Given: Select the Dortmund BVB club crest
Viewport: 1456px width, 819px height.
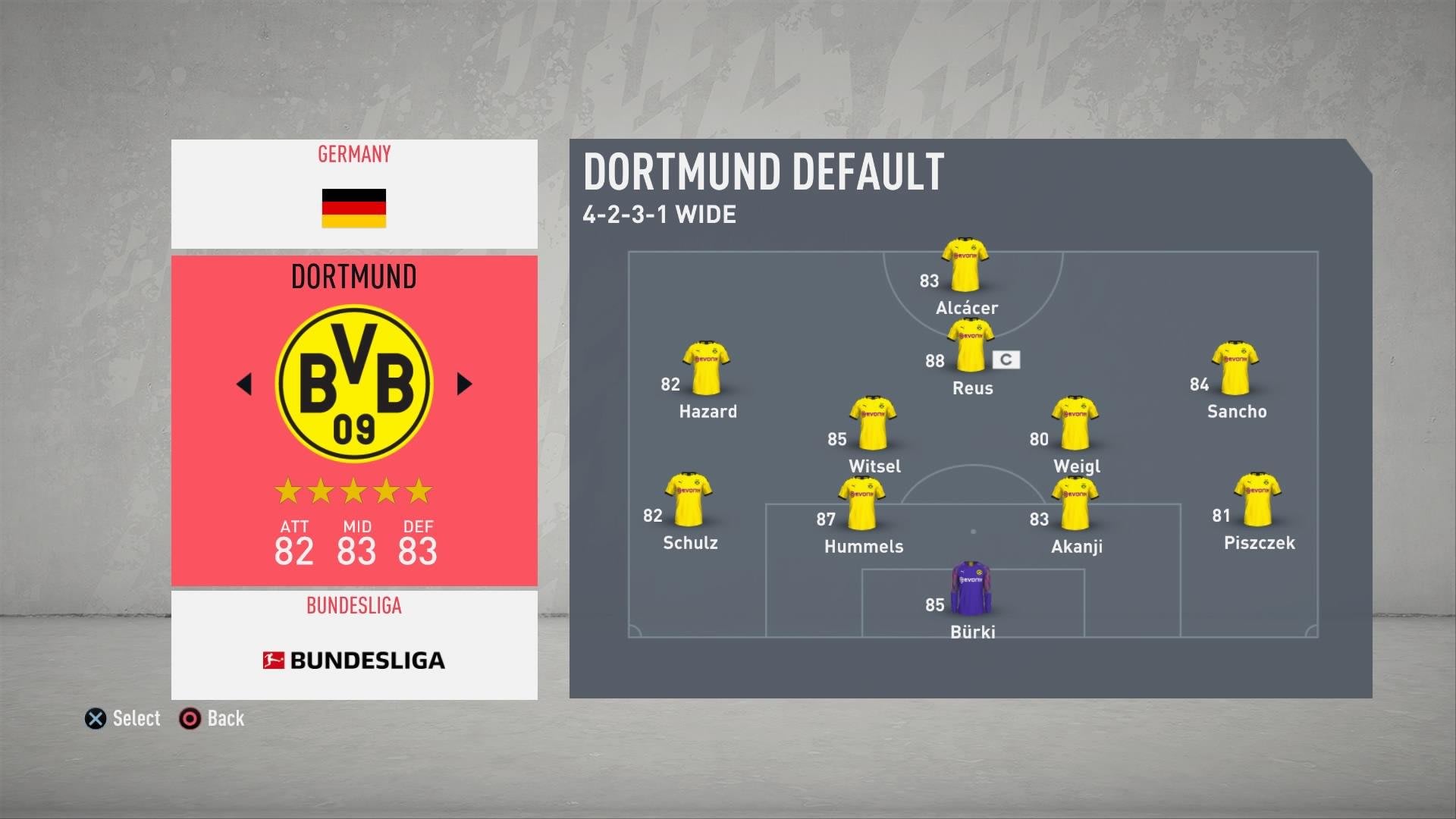Looking at the screenshot, I should coord(354,384).
